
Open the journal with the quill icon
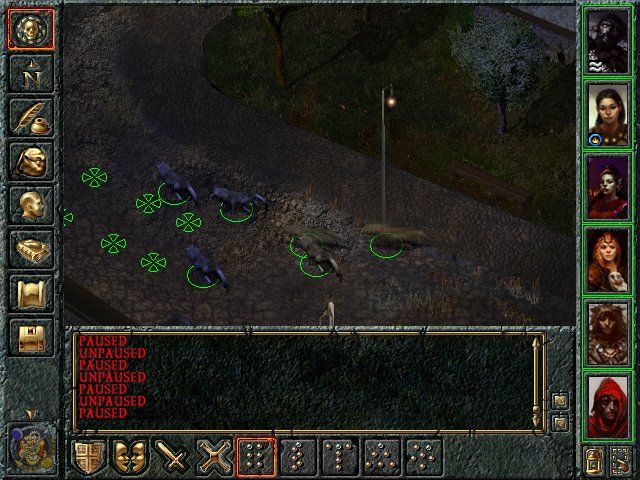click(29, 116)
